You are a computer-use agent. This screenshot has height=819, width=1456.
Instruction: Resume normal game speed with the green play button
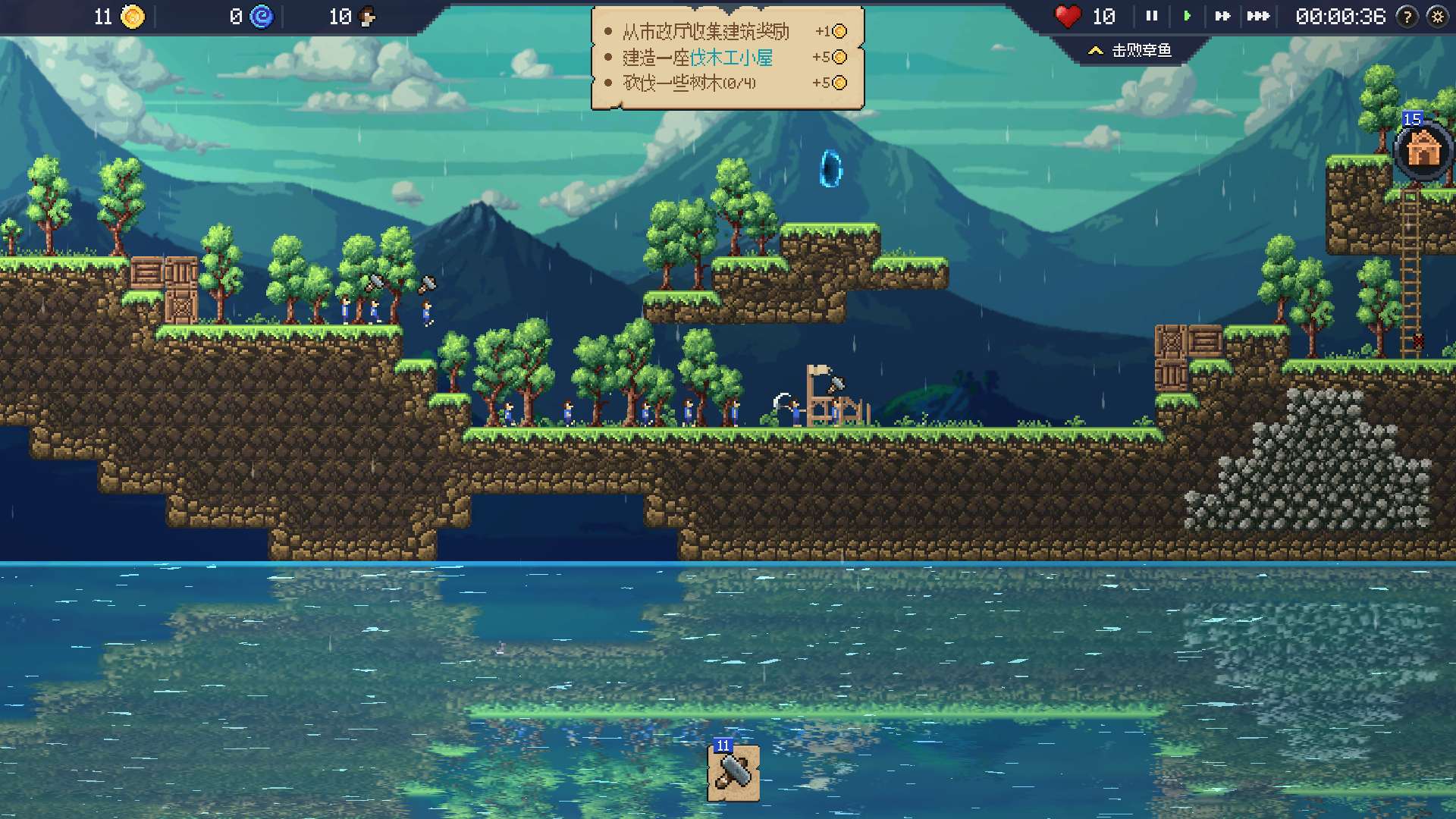click(1188, 15)
